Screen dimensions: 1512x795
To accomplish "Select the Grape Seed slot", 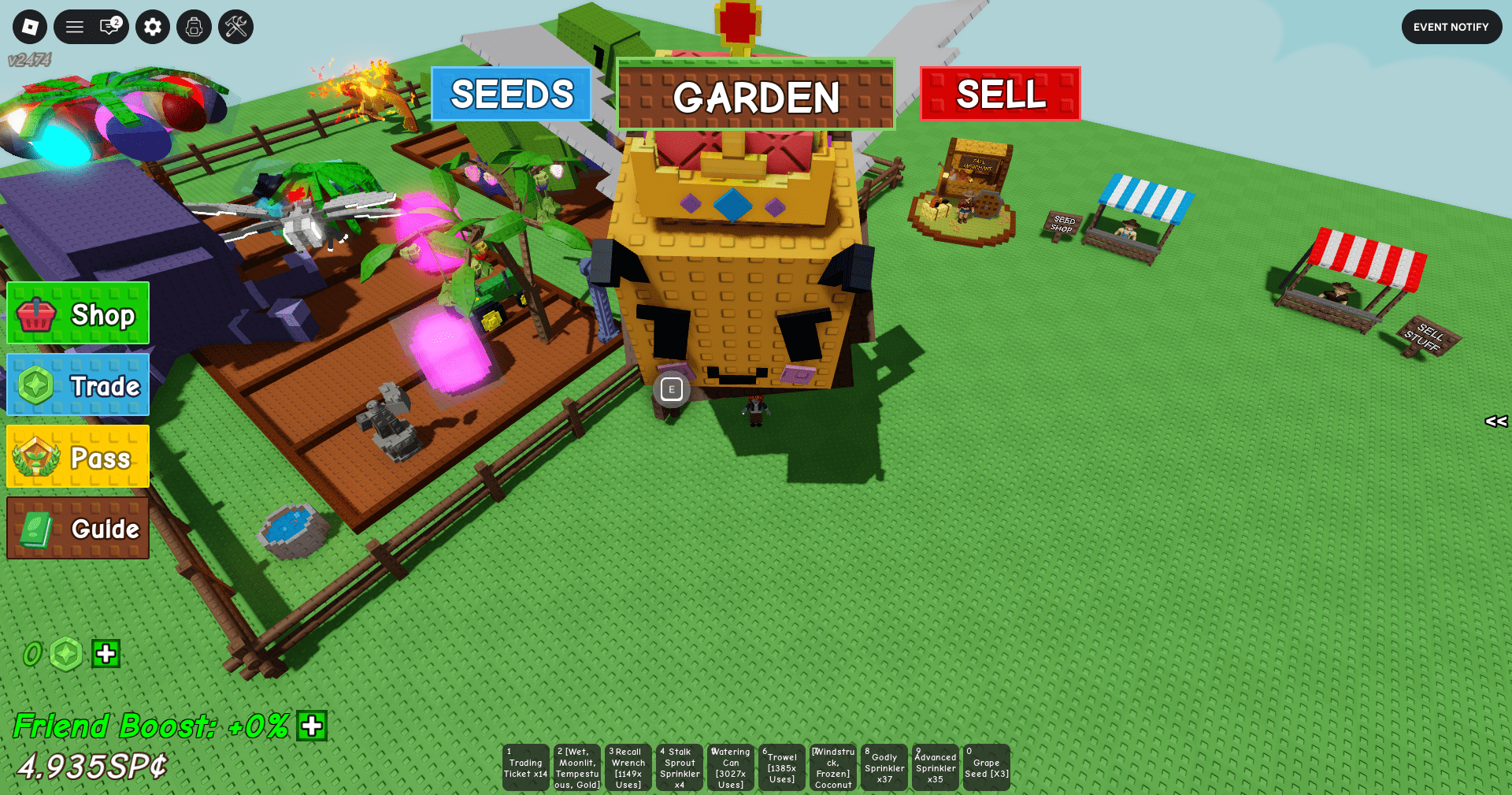I will tap(986, 767).
